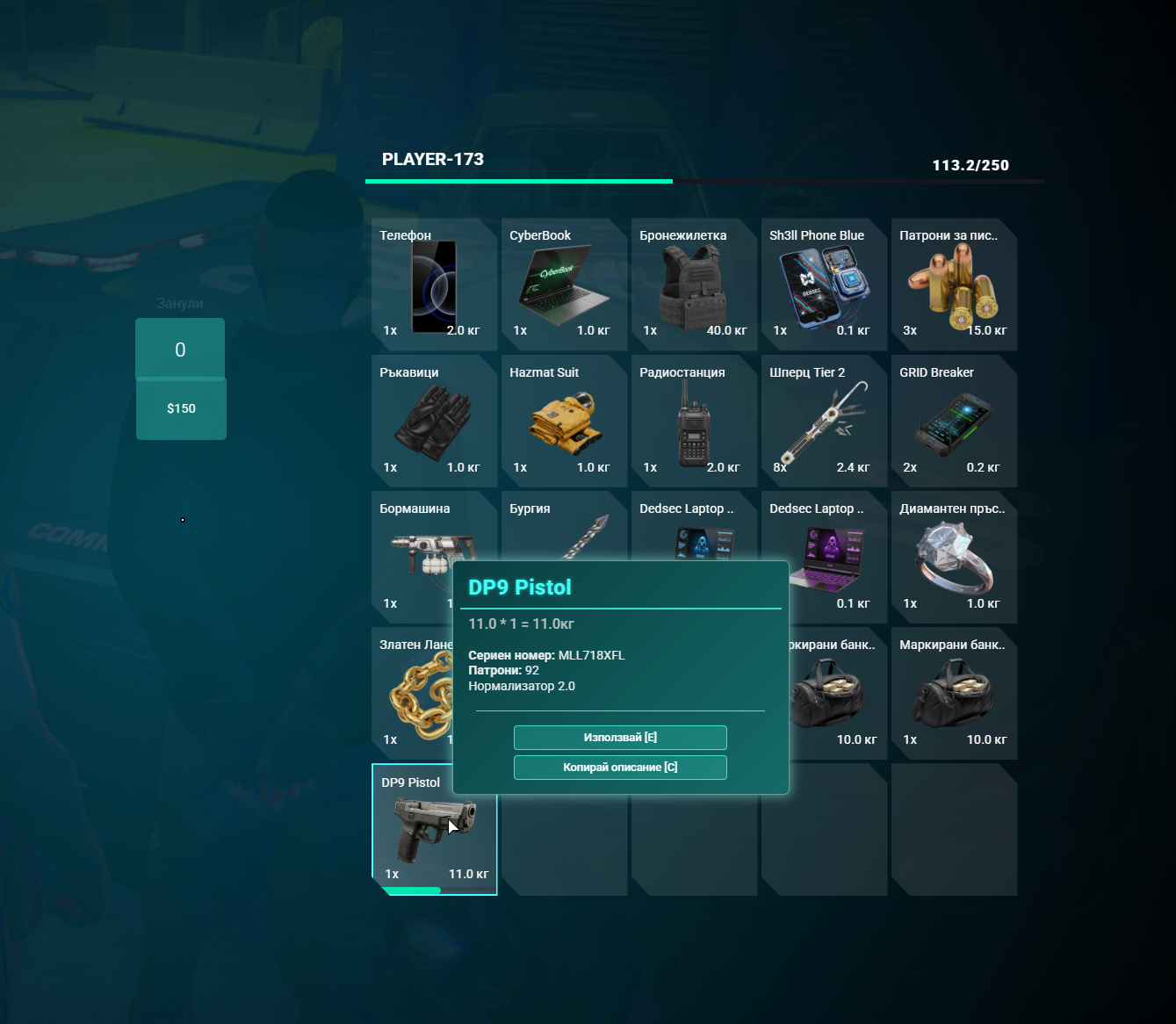
Task: Select the Радиостанция radio slot
Action: [694, 422]
